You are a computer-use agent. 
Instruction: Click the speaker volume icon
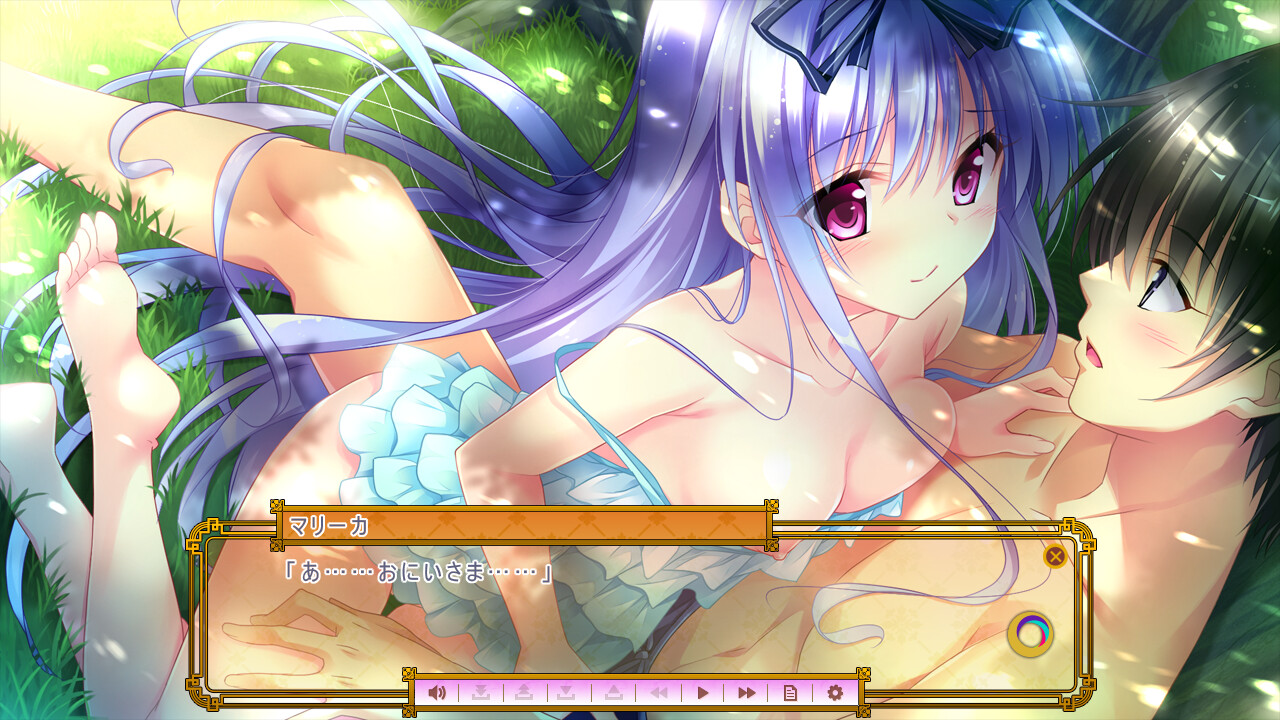pos(437,691)
